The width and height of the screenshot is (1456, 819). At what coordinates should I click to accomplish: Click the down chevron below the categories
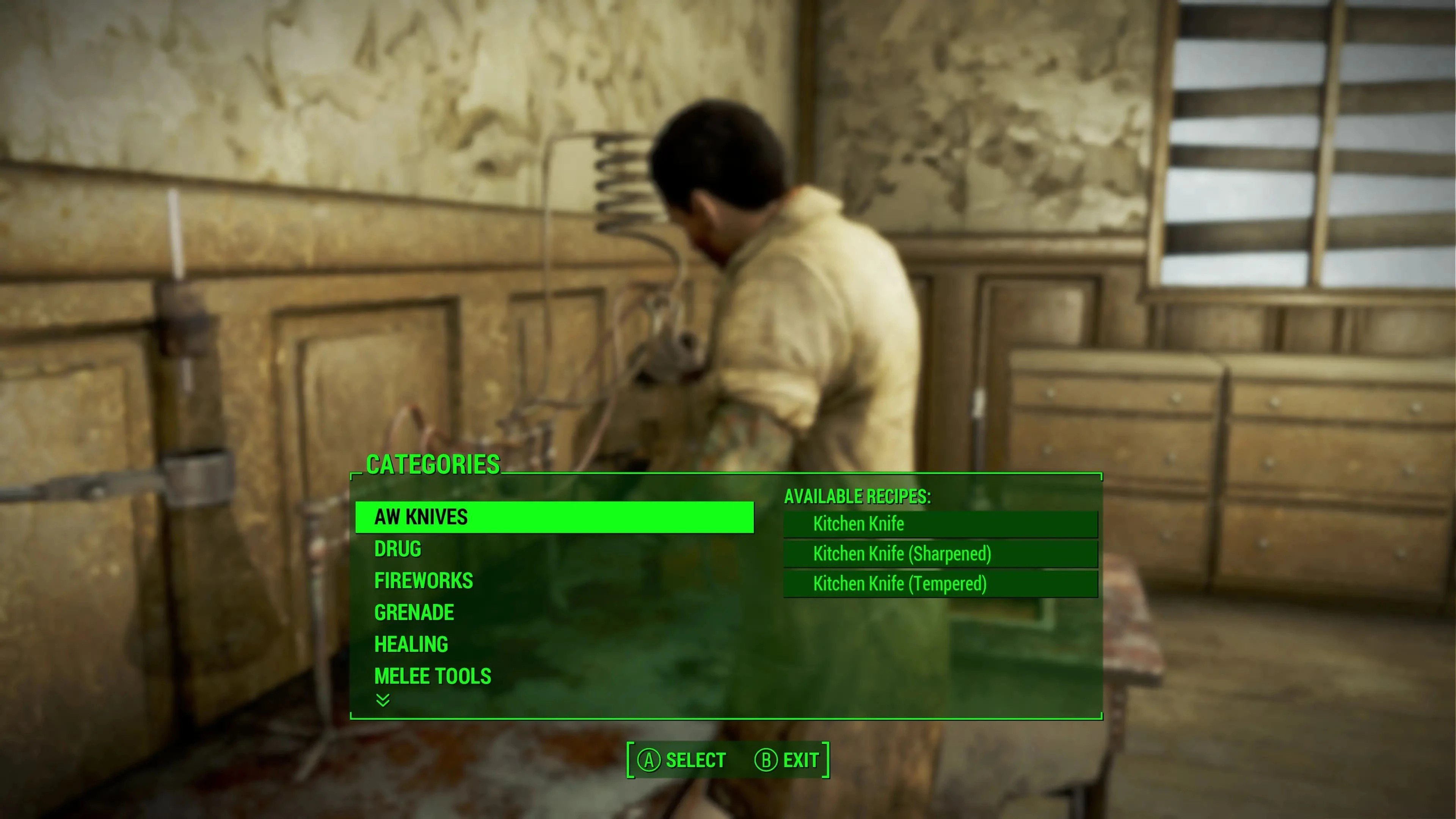click(x=383, y=701)
